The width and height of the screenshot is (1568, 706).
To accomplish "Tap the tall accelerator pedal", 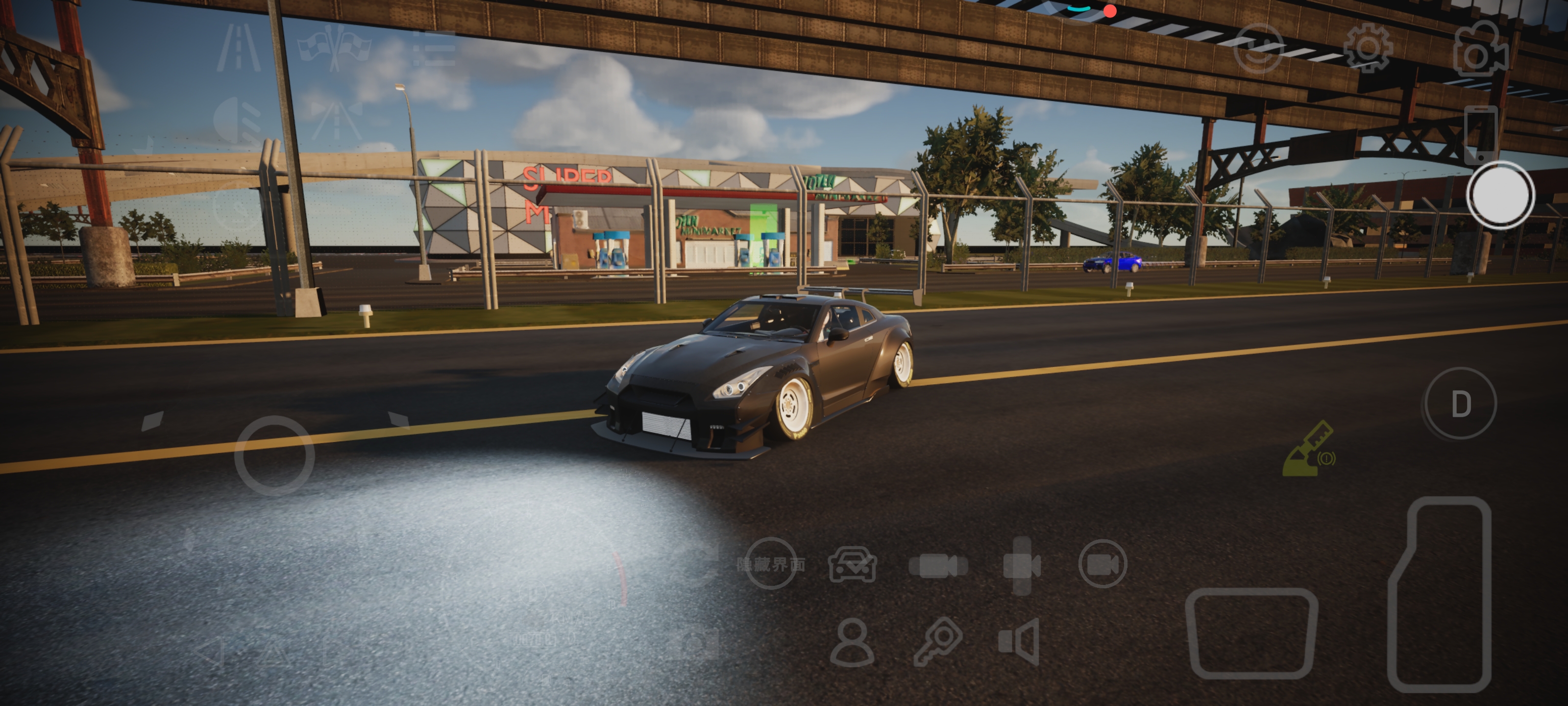I will [1441, 594].
